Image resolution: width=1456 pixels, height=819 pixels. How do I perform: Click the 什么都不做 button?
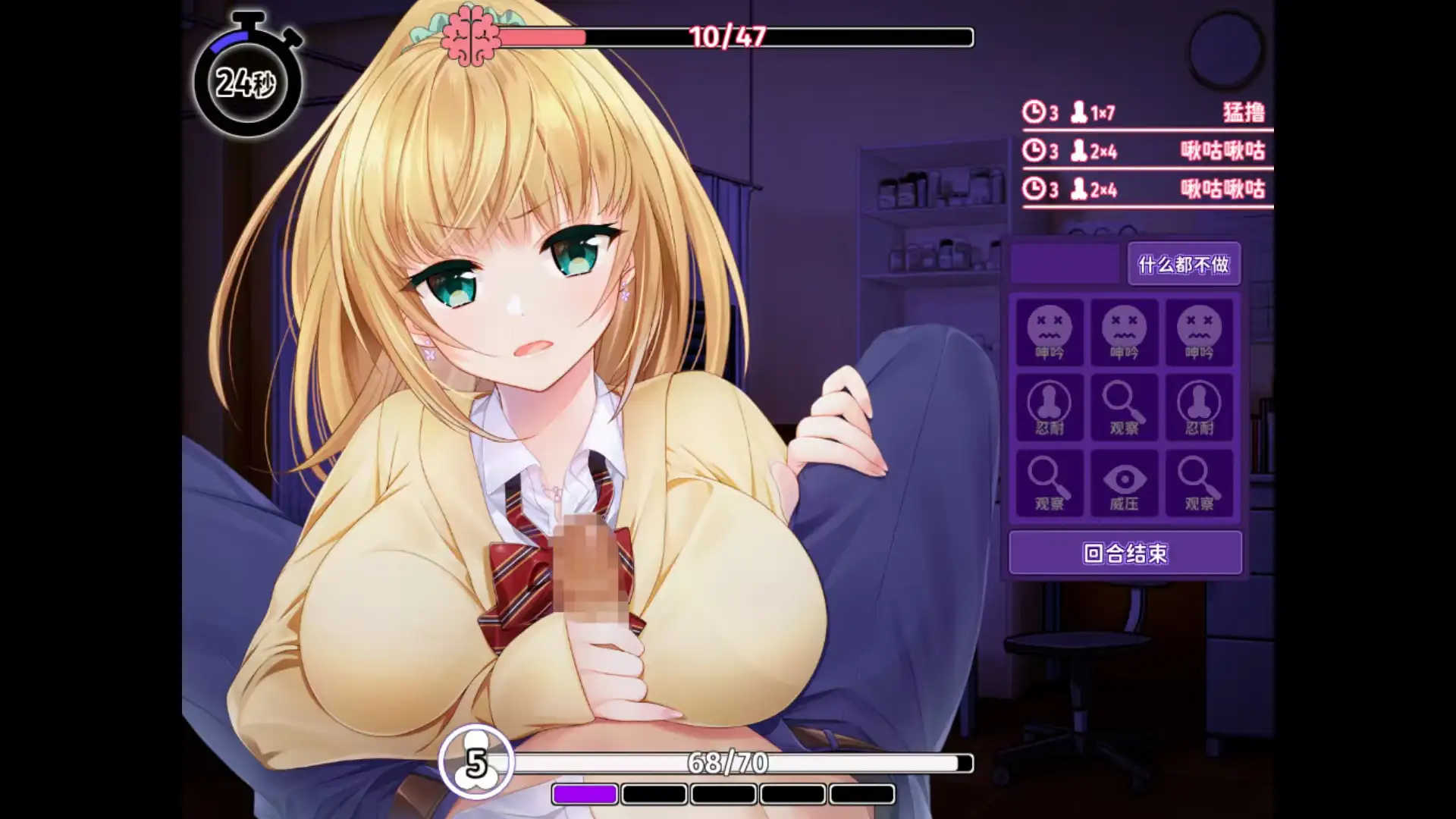click(1183, 264)
